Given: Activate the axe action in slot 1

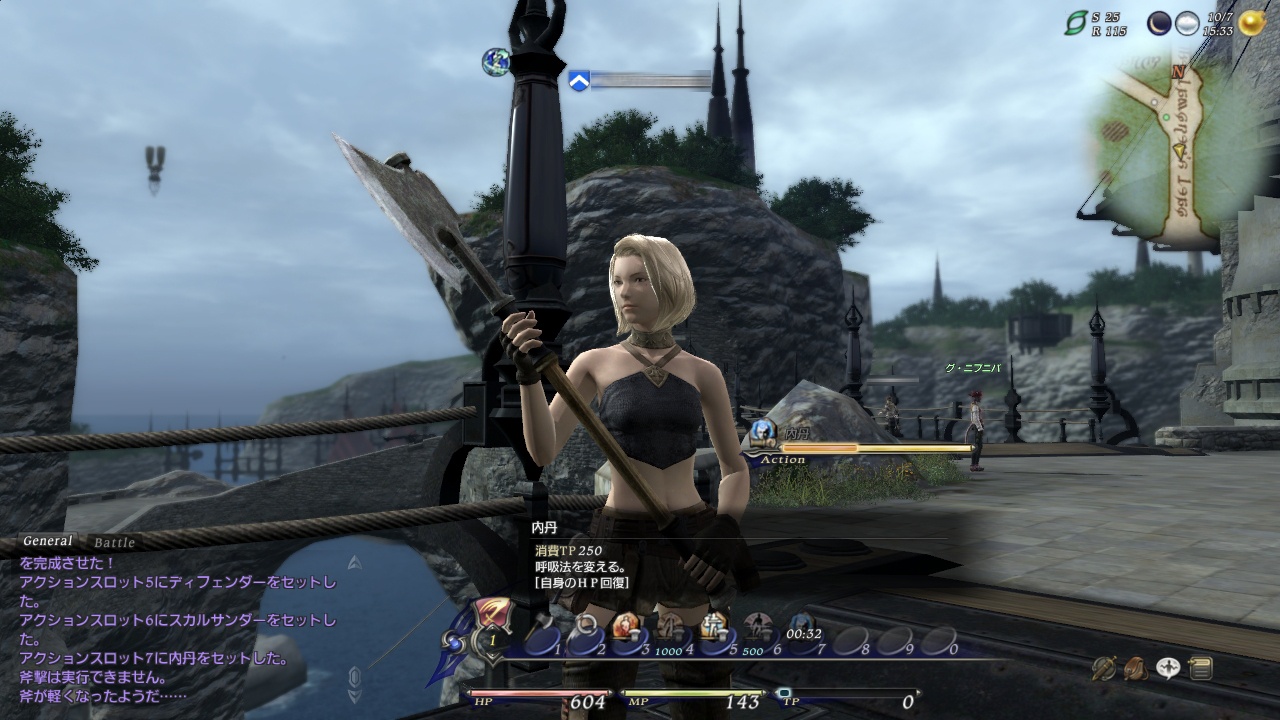Looking at the screenshot, I should (x=540, y=633).
